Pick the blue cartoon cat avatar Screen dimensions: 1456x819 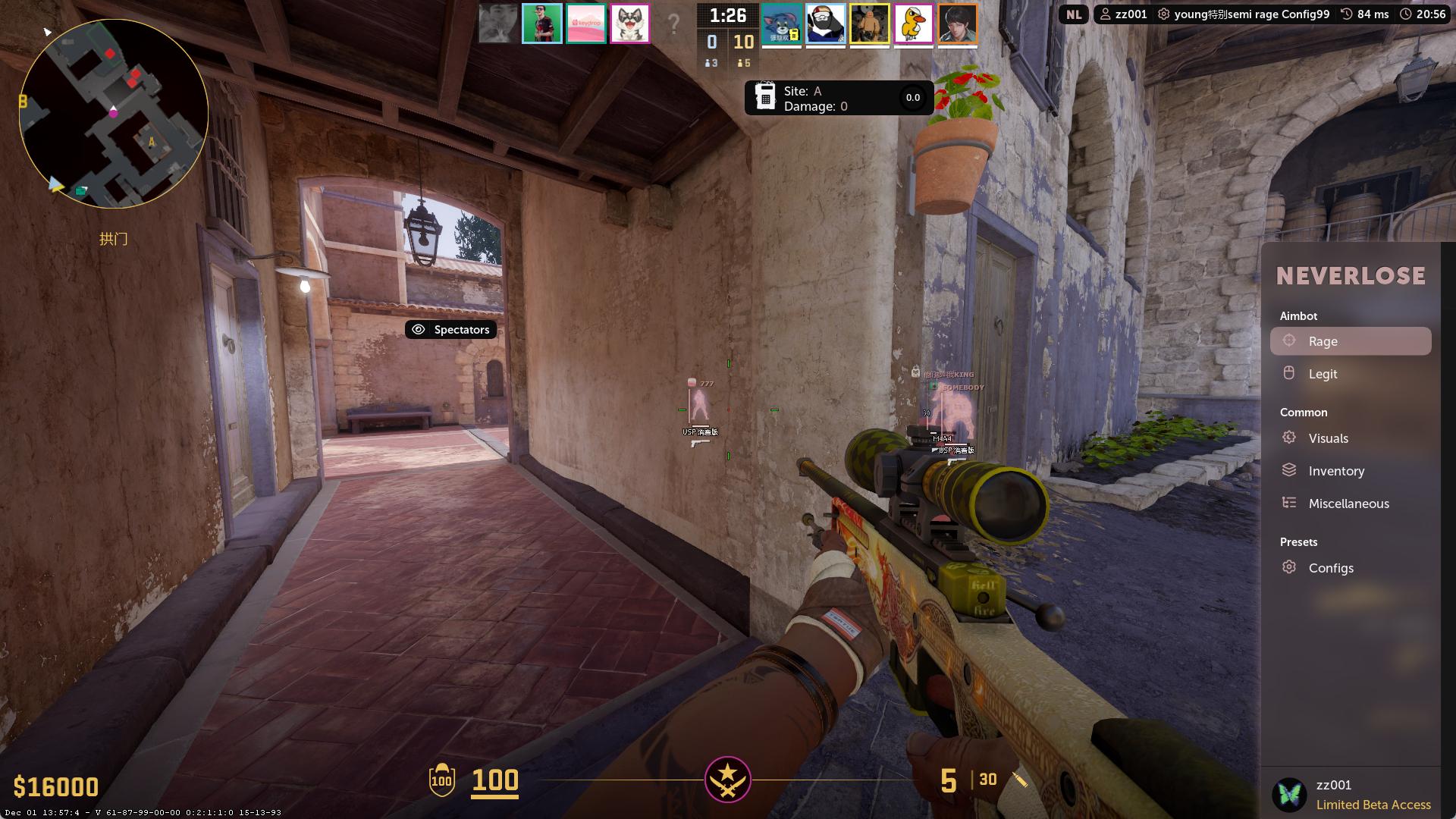coord(781,24)
